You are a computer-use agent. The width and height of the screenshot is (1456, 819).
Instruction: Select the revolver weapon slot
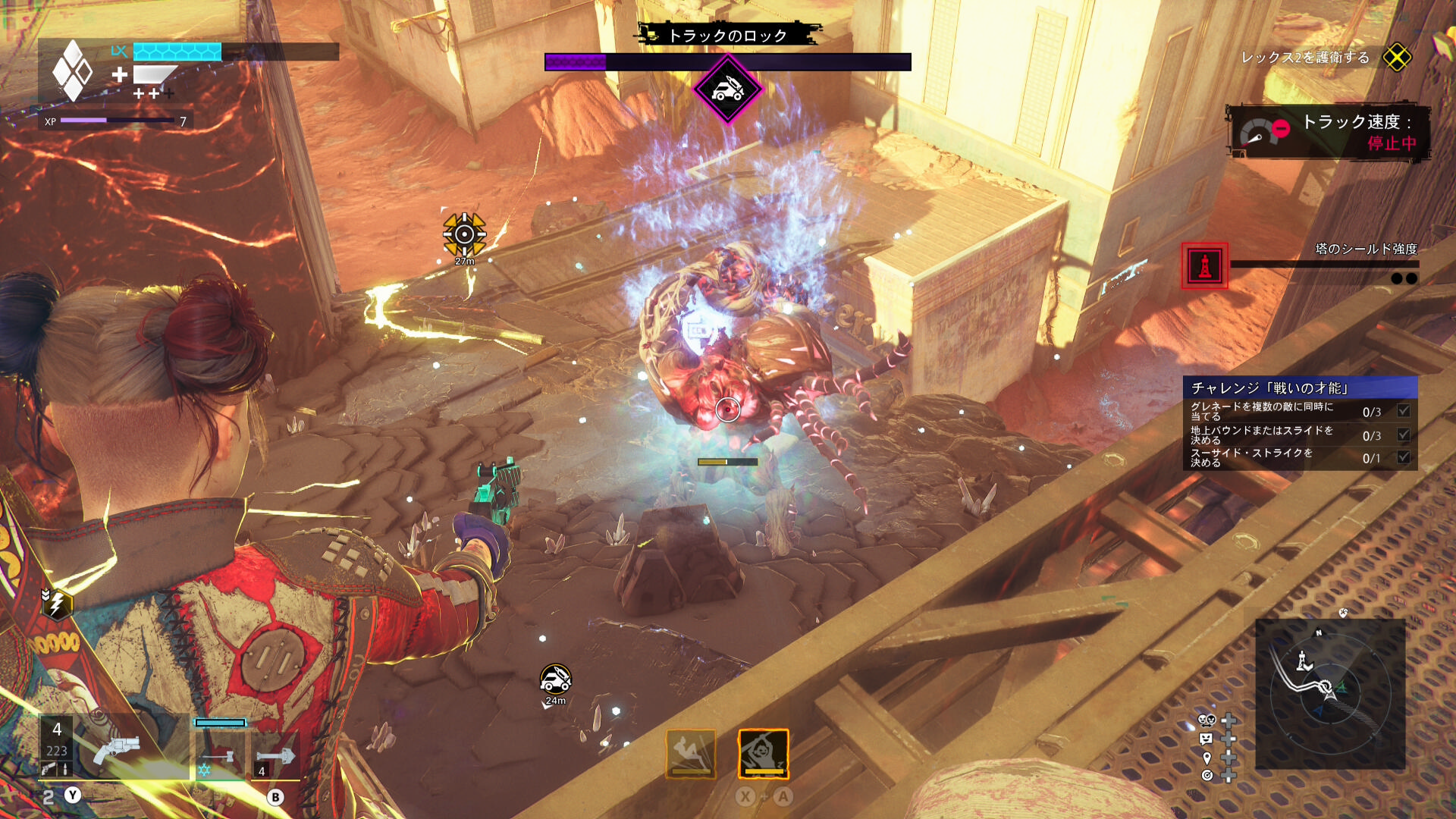pyautogui.click(x=114, y=748)
